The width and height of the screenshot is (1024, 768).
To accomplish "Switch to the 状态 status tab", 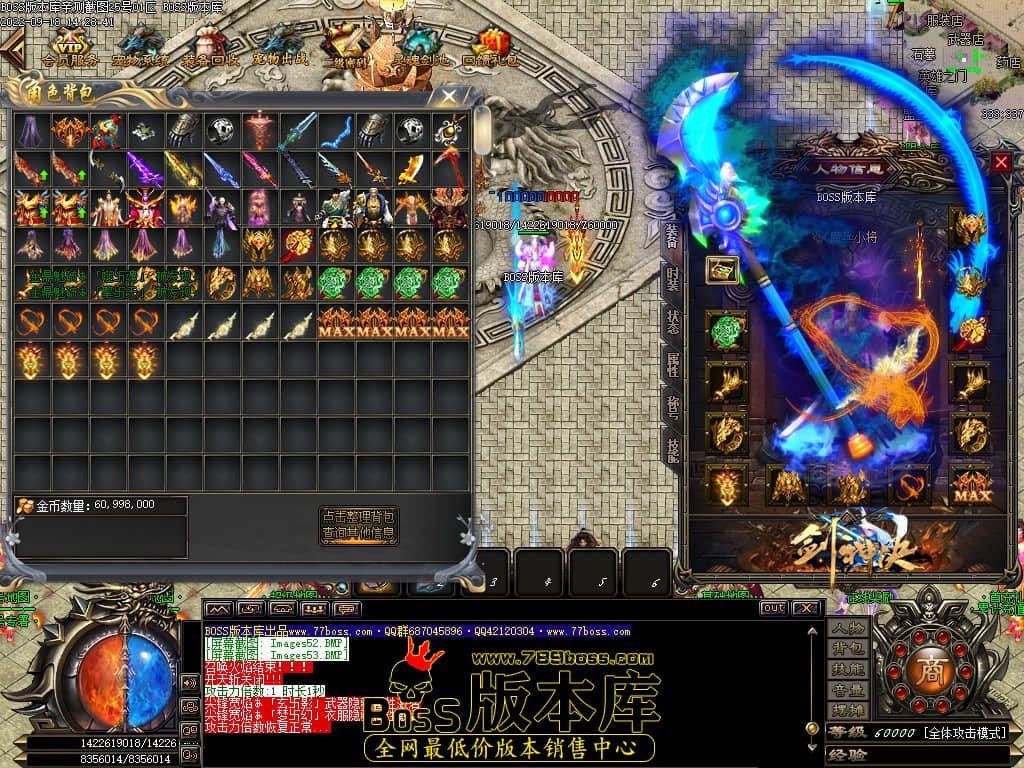I will pyautogui.click(x=672, y=321).
